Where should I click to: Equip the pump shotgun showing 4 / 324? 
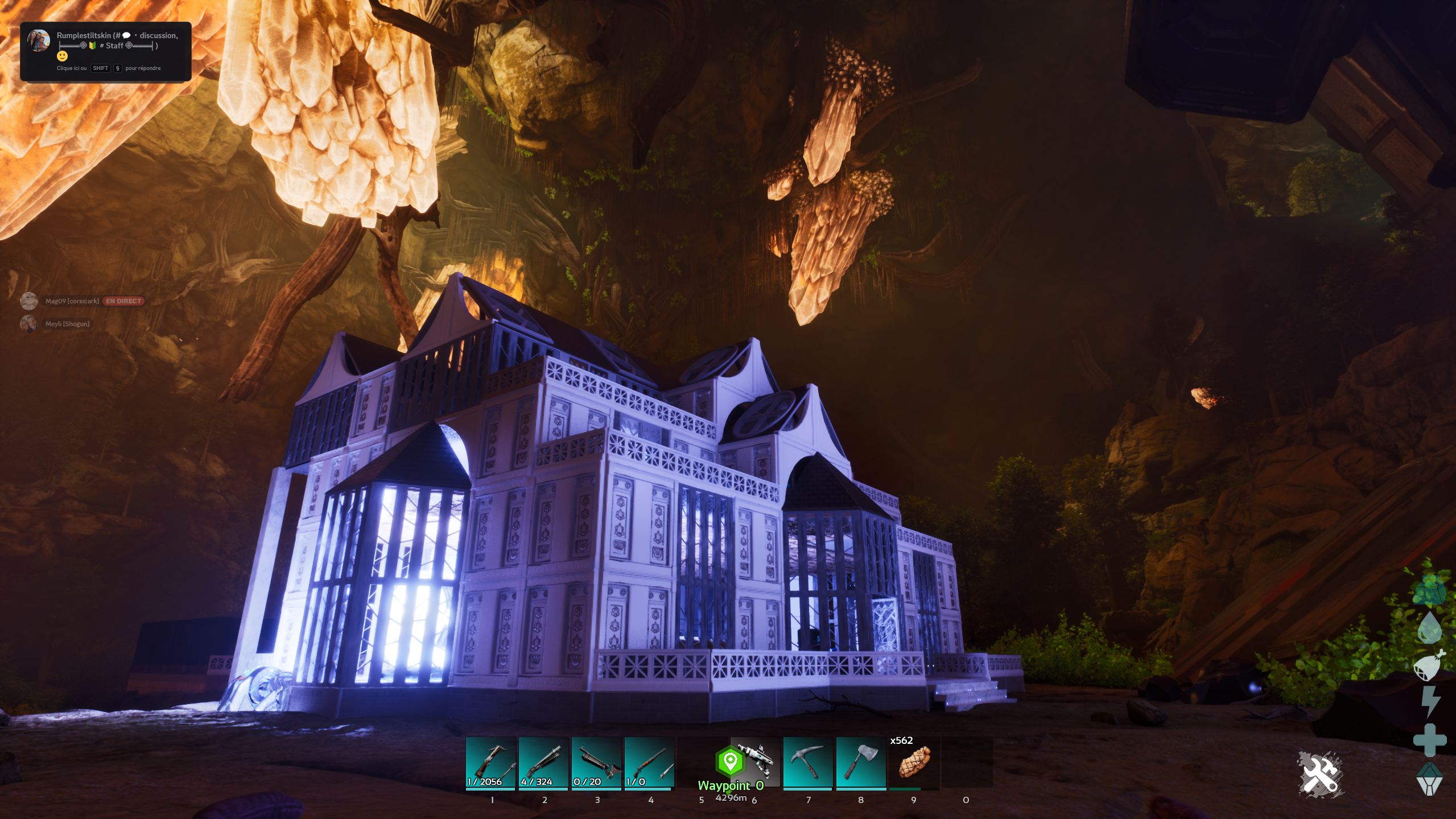(543, 763)
